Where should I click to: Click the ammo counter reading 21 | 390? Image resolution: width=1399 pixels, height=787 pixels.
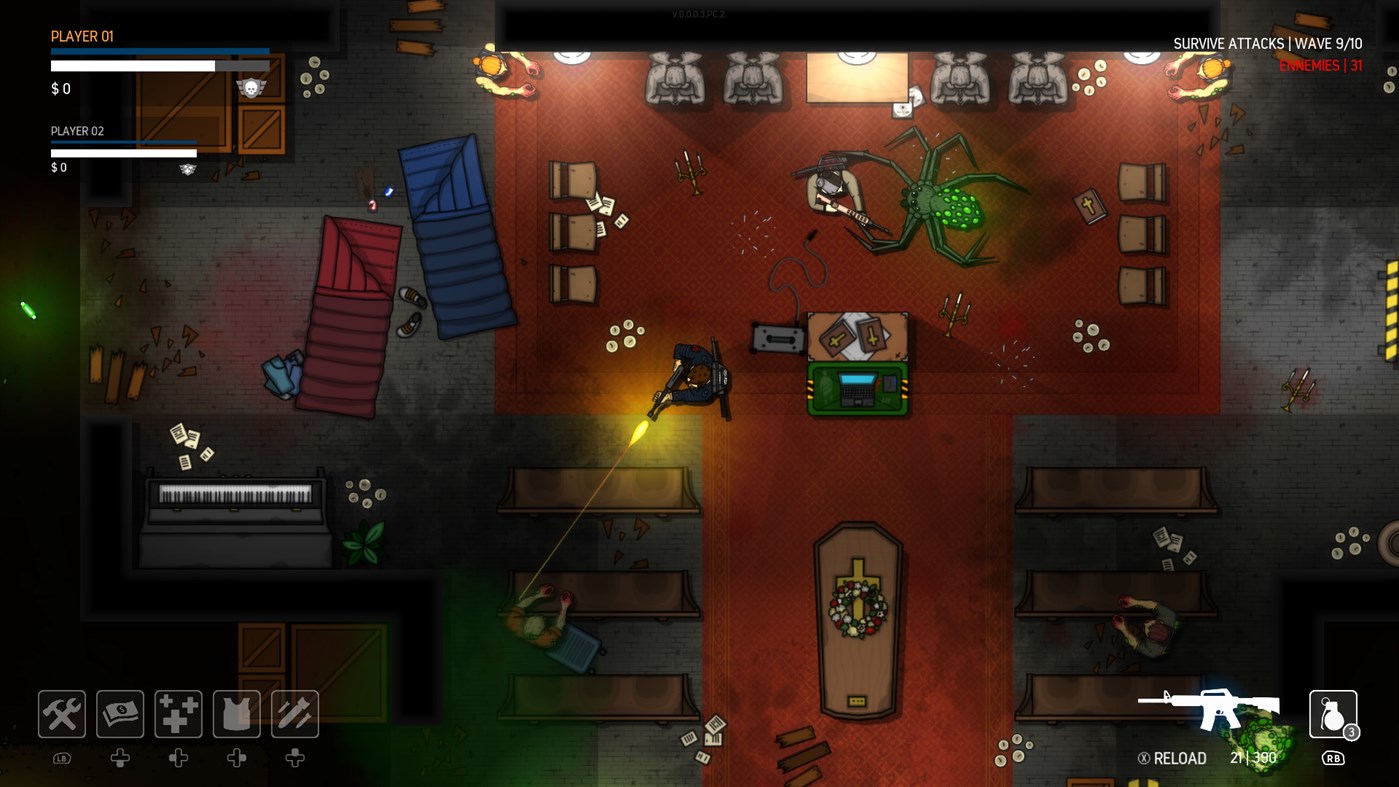pos(1251,757)
